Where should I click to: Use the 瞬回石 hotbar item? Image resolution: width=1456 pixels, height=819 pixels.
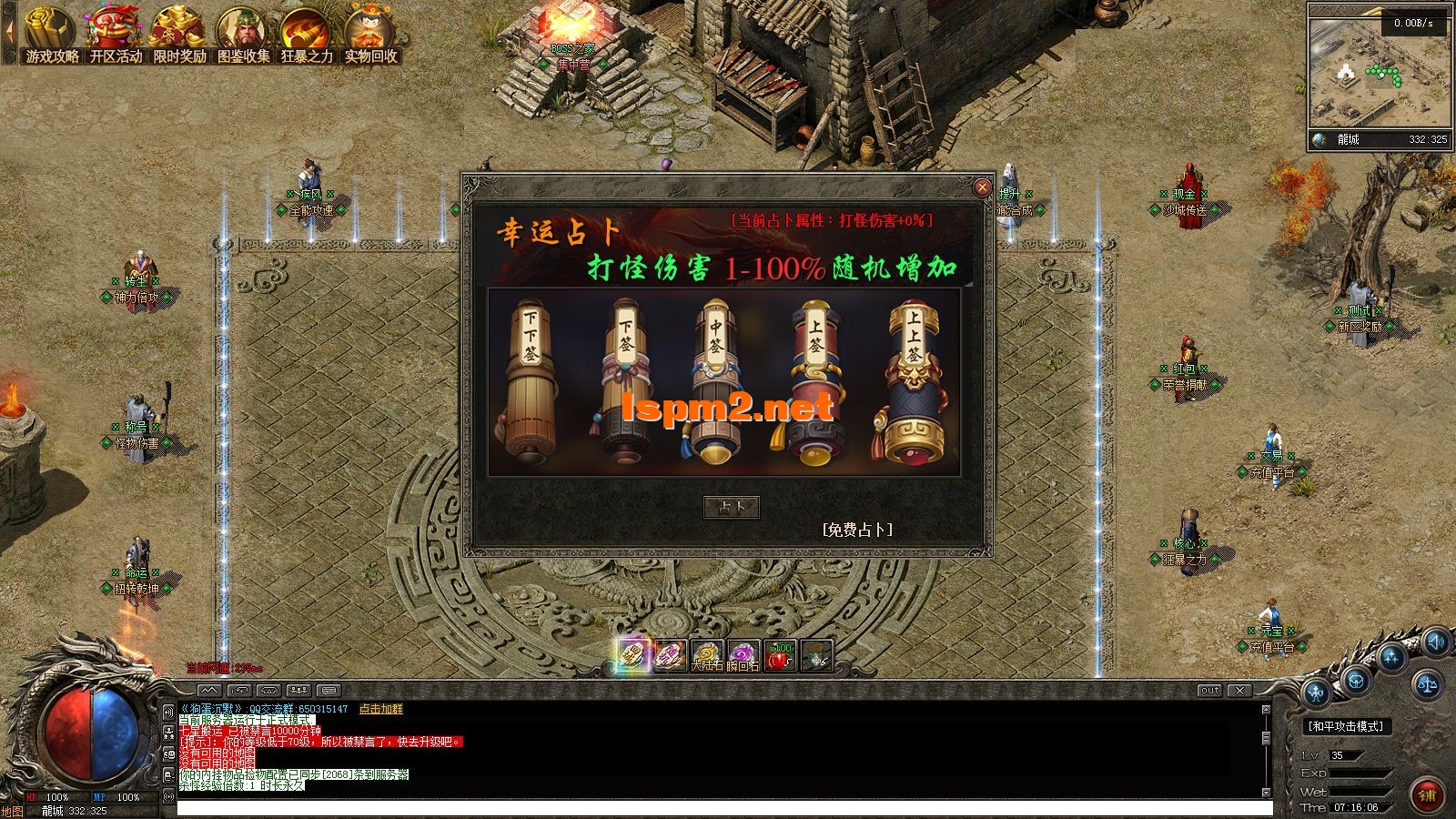coord(743,655)
